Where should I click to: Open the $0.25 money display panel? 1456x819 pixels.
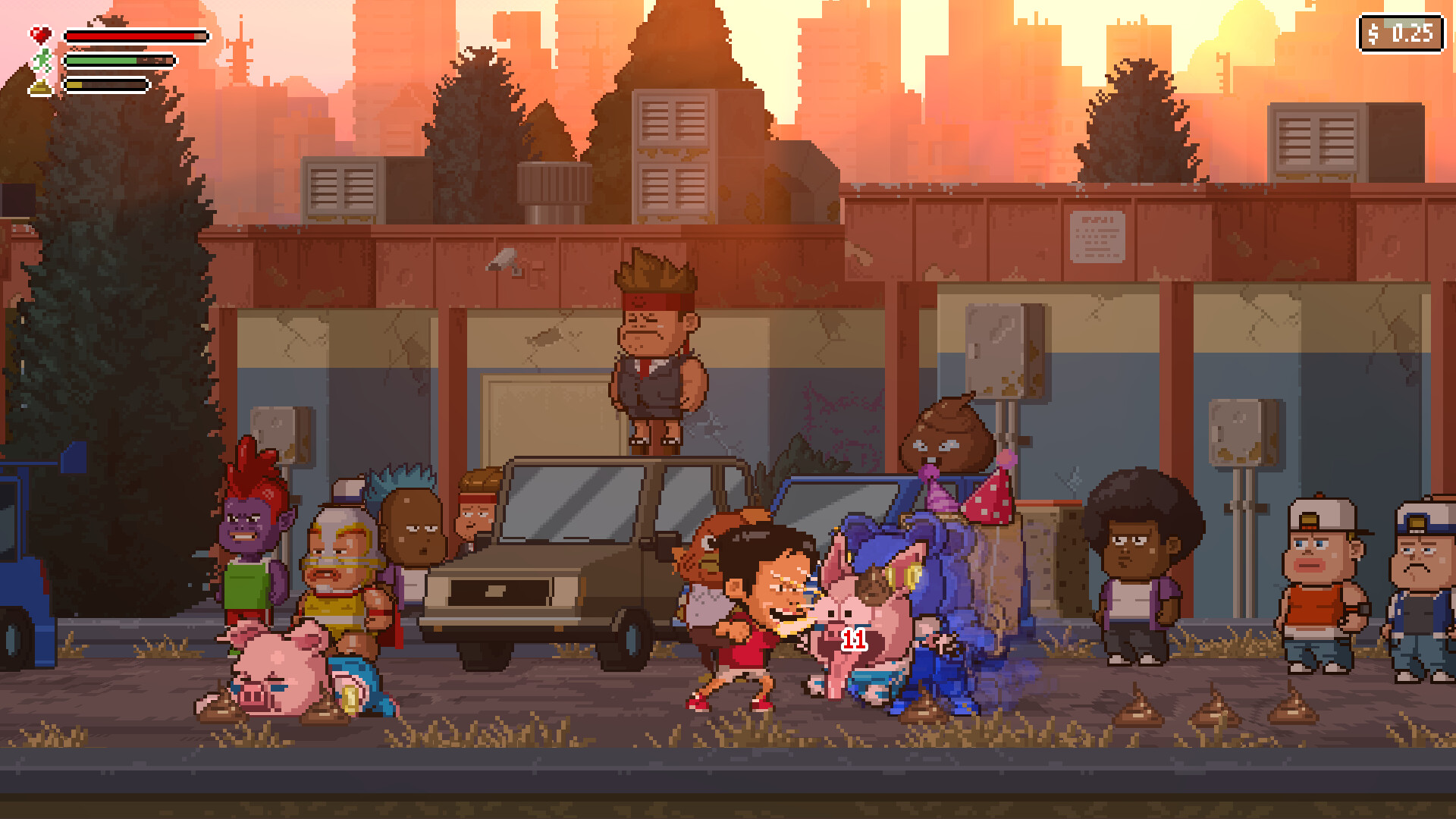click(x=1399, y=33)
